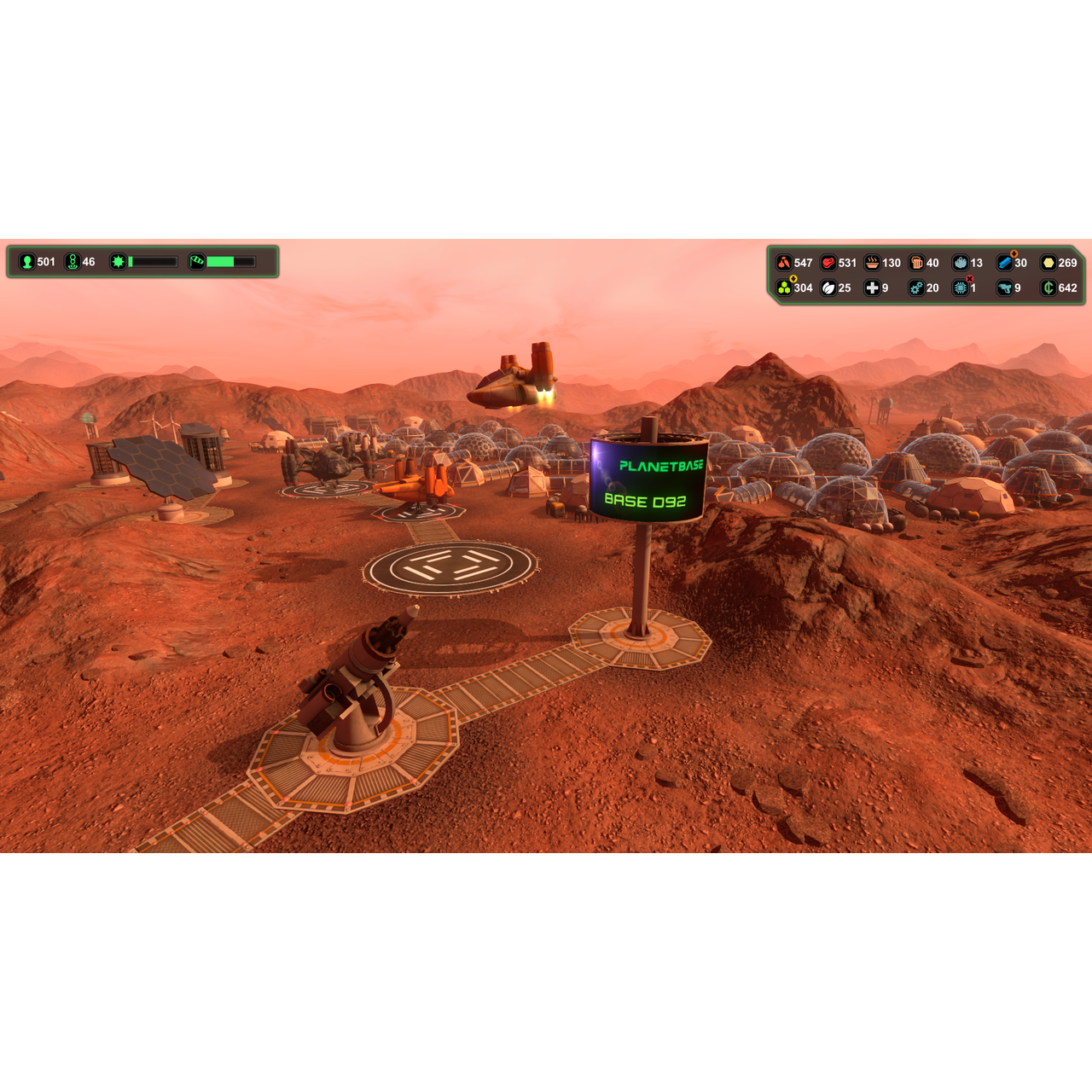Select the vegetables resource icon
The width and height of the screenshot is (1092, 1092).
click(x=783, y=263)
